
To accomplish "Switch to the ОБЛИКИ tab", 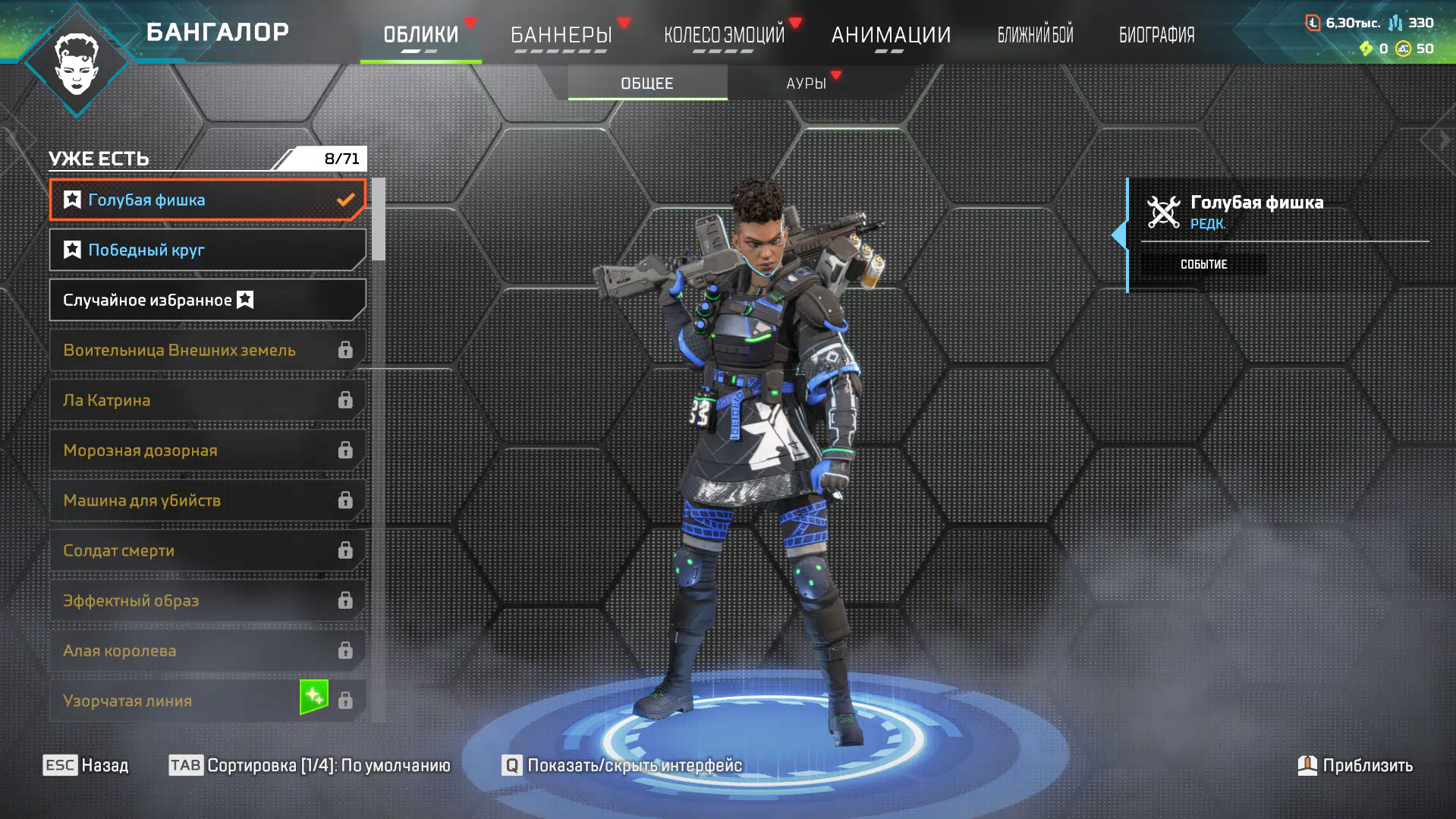I will pos(420,35).
